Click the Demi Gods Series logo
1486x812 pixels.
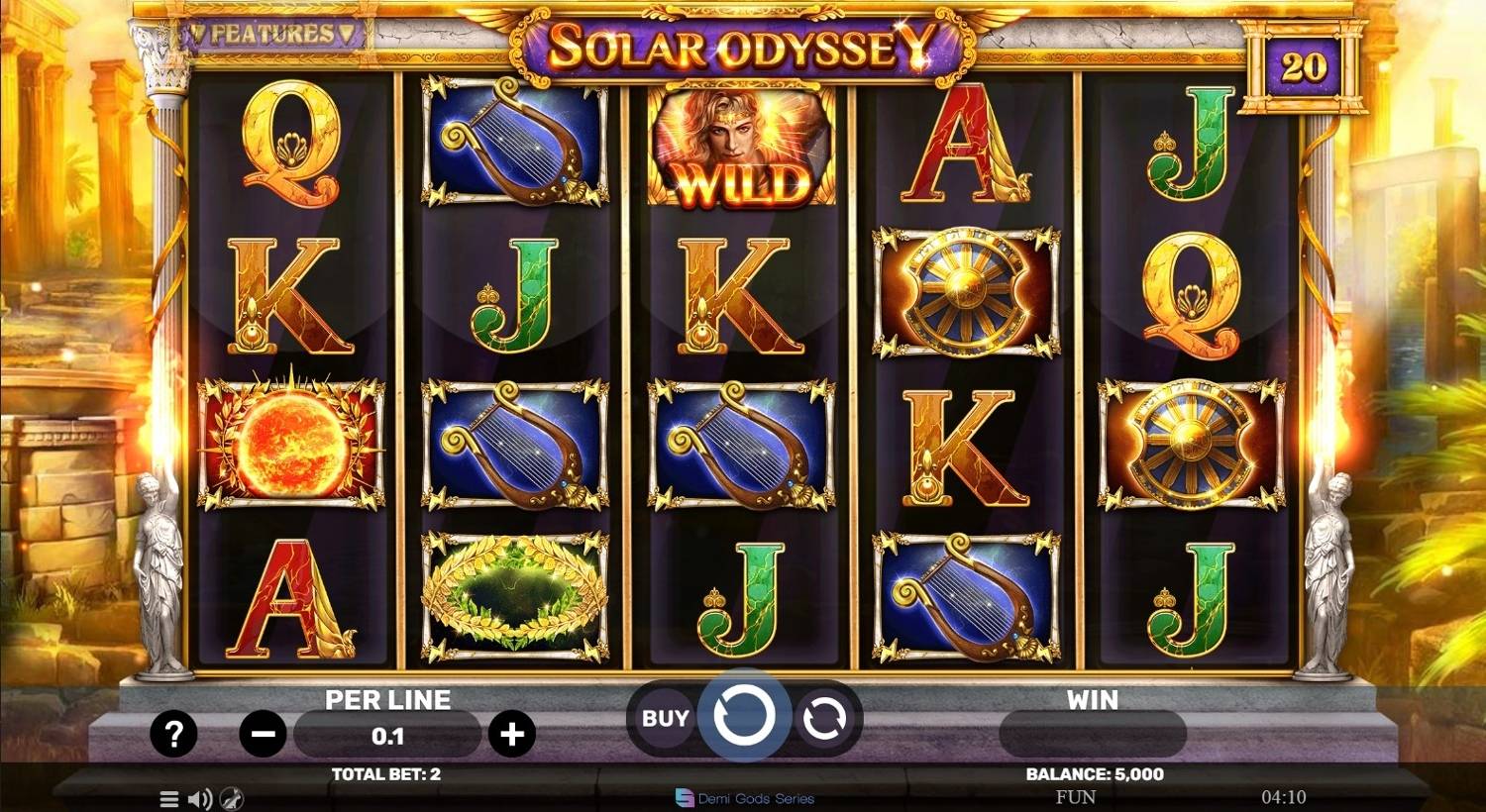(x=745, y=798)
